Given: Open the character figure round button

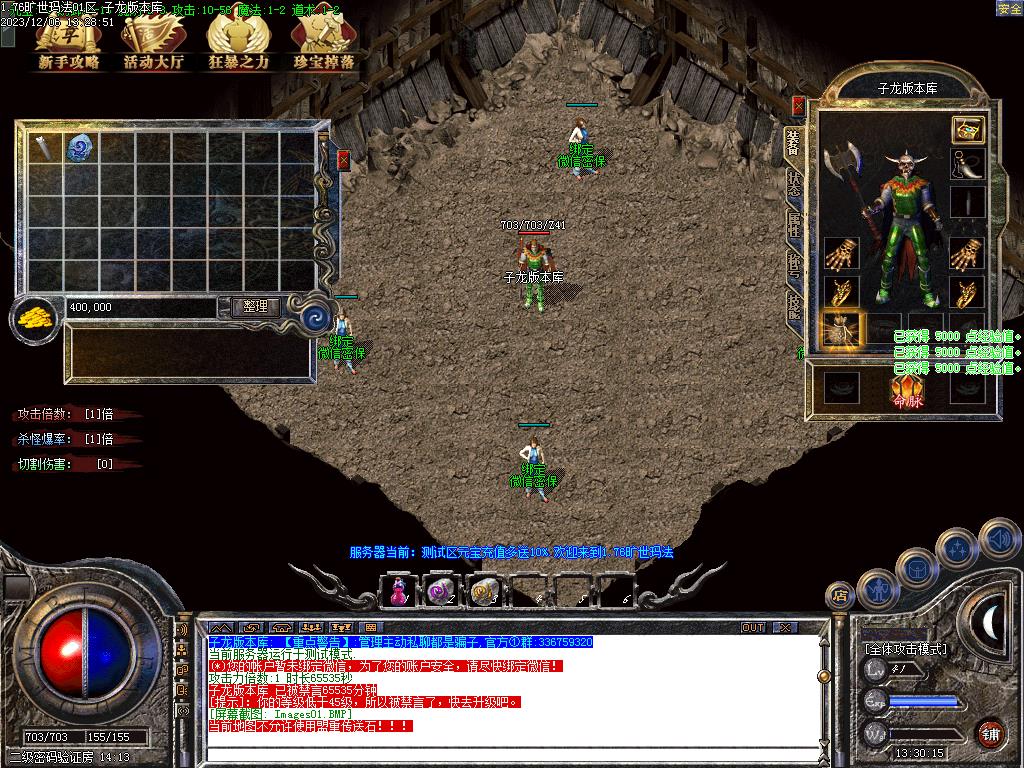Looking at the screenshot, I should pyautogui.click(x=879, y=589).
